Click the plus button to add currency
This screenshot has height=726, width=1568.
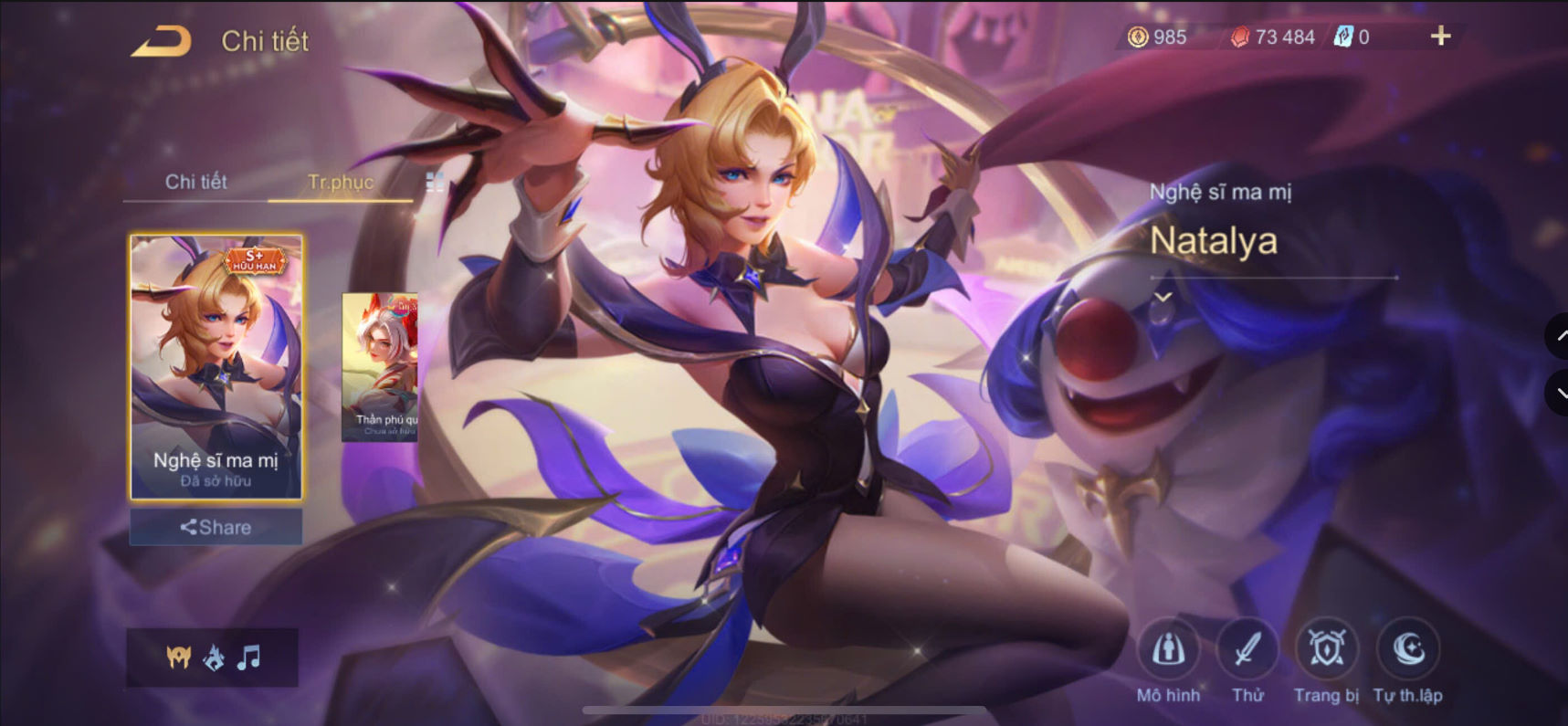coord(1440,37)
